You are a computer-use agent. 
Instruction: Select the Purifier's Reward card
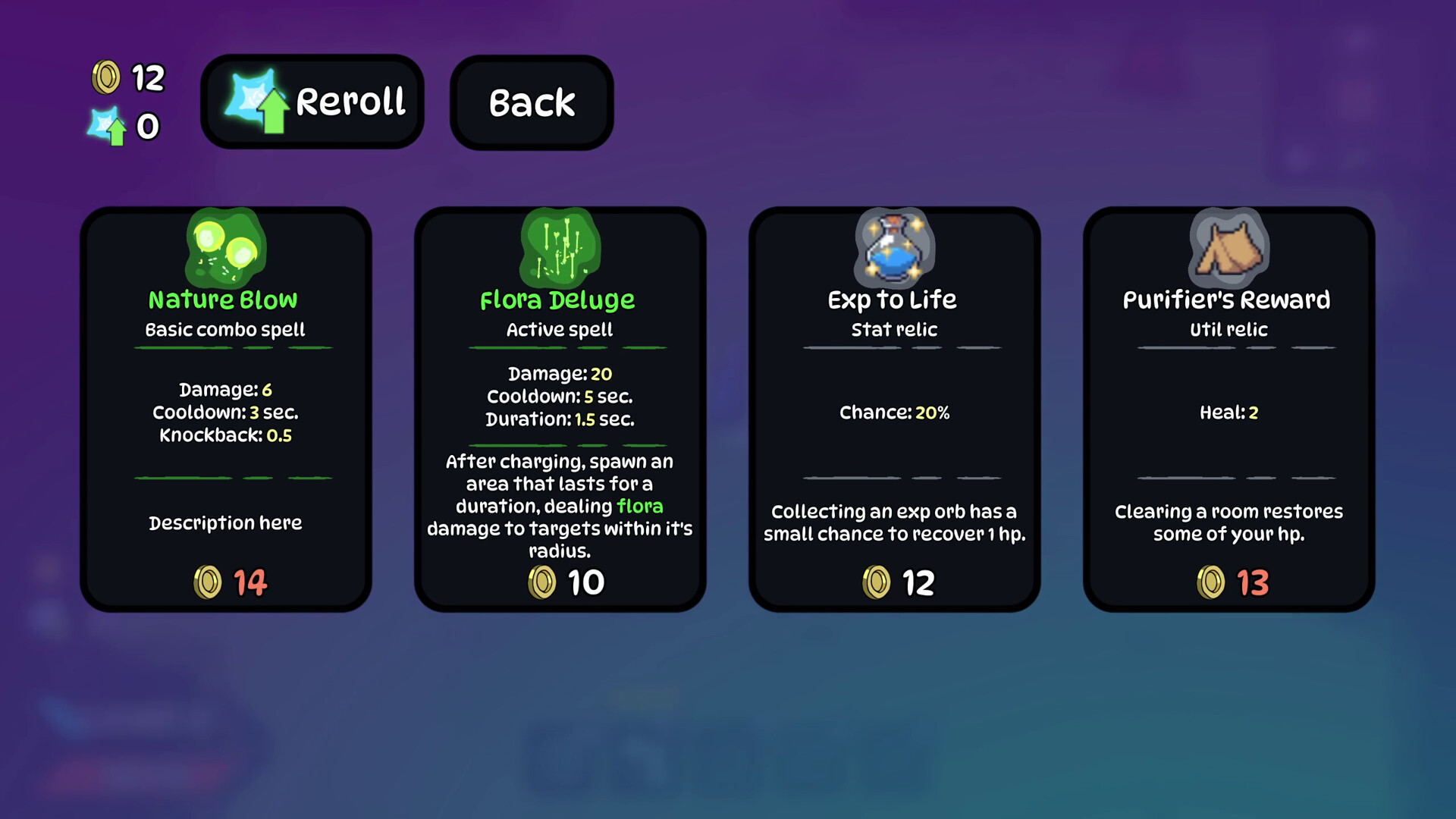pyautogui.click(x=1228, y=409)
